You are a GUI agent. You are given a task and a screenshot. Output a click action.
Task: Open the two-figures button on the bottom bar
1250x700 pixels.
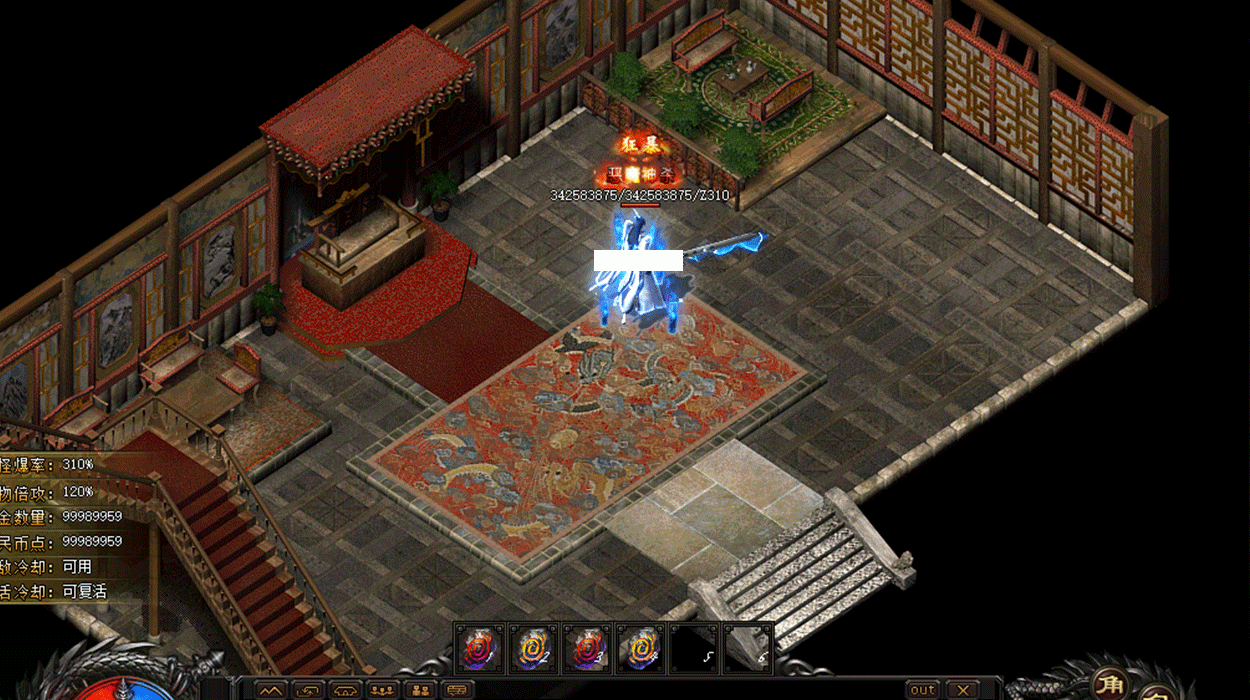click(x=421, y=690)
